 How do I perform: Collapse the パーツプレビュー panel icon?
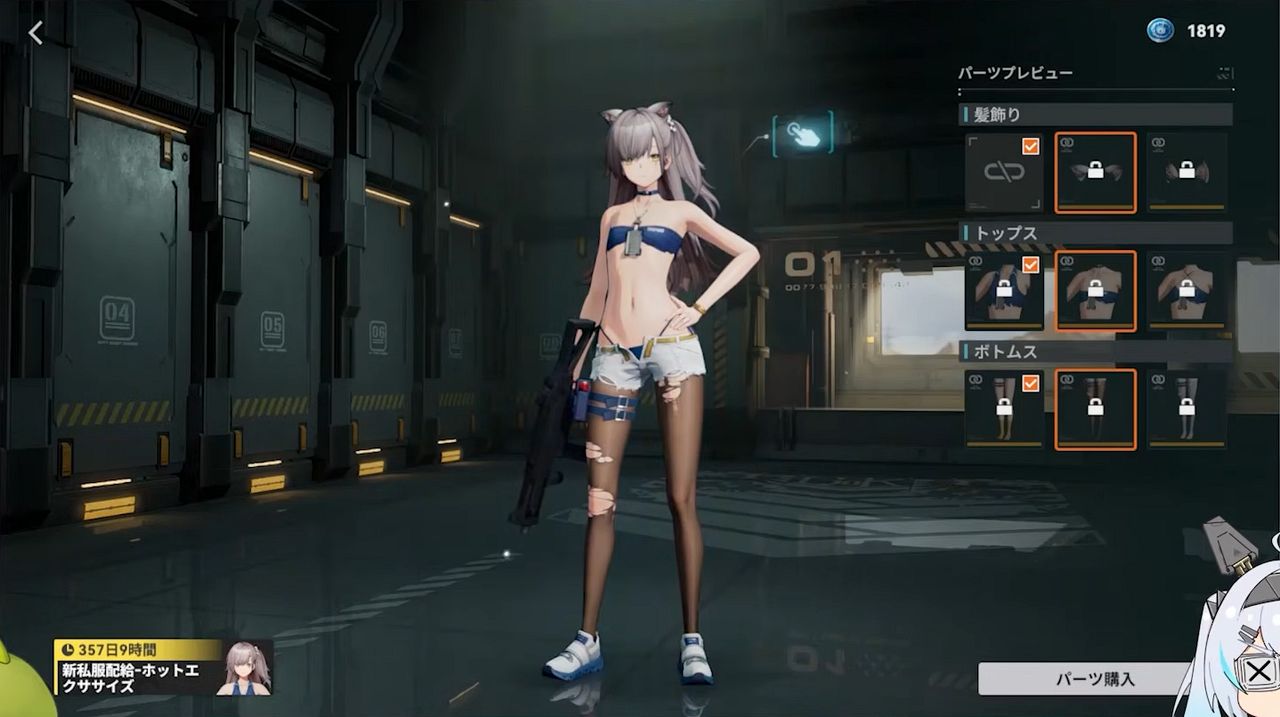(x=1225, y=73)
